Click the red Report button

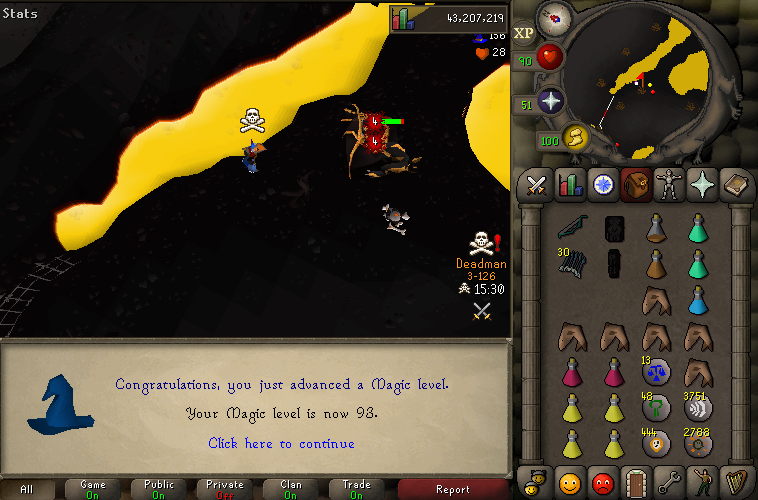coord(452,489)
